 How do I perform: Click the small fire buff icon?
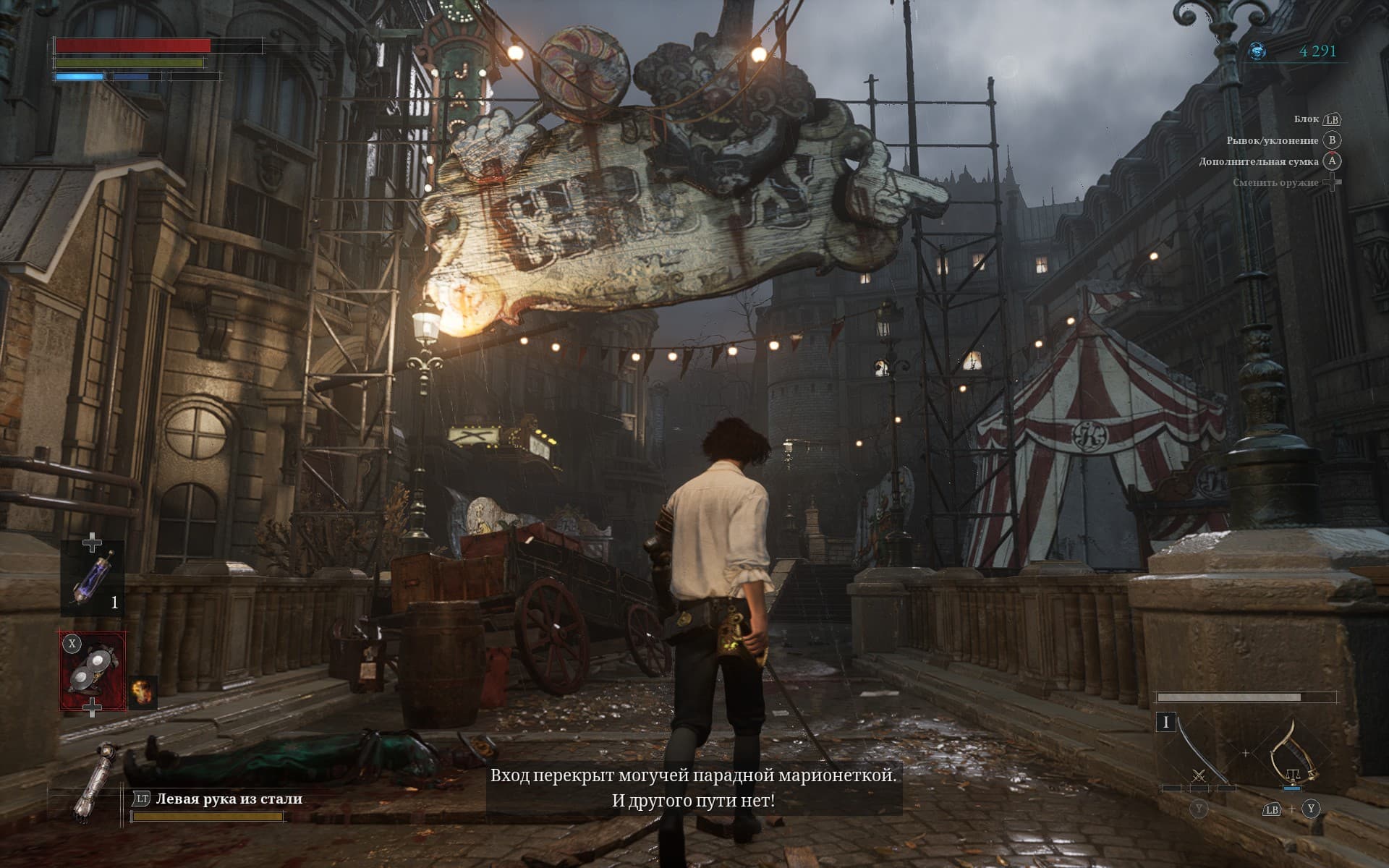tap(142, 693)
